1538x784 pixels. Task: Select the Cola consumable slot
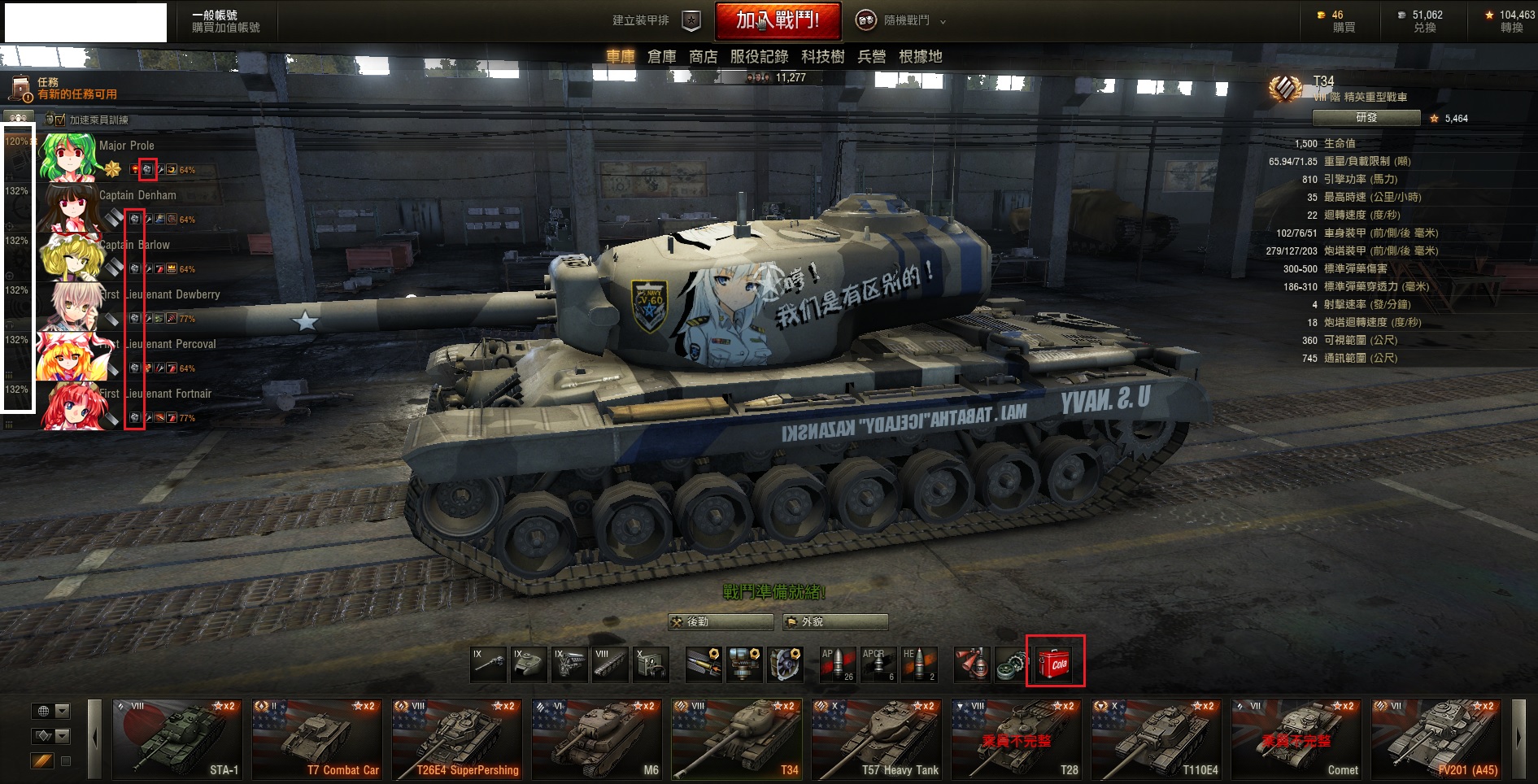[1055, 663]
